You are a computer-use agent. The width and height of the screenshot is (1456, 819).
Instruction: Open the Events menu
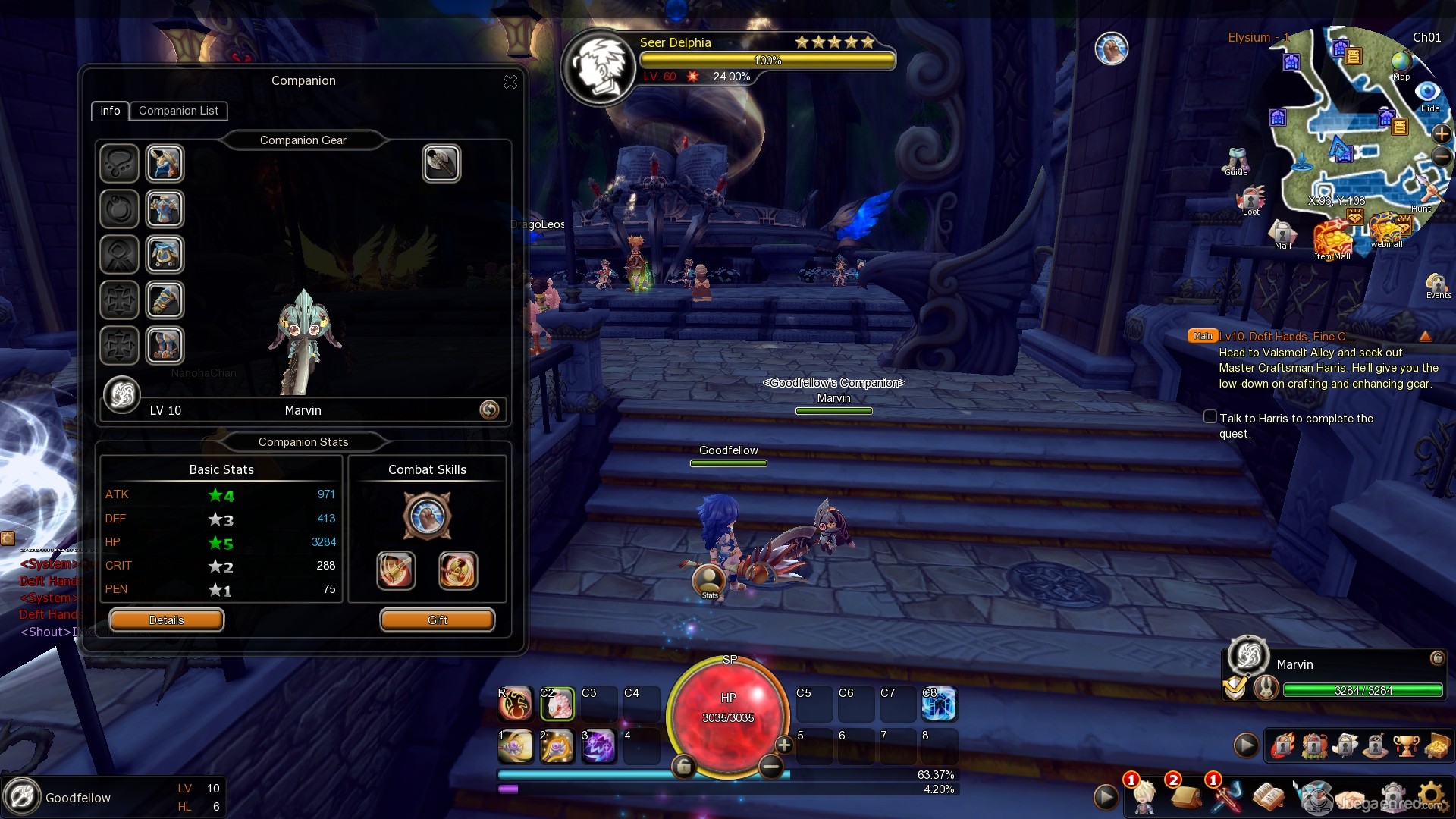[1437, 285]
